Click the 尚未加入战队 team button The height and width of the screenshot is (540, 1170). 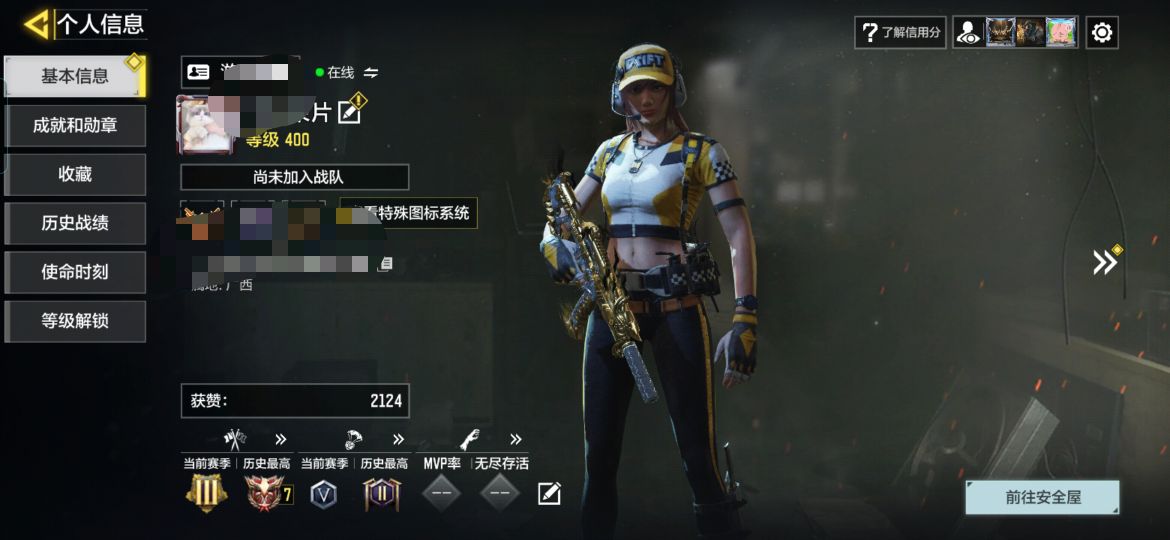tap(295, 177)
